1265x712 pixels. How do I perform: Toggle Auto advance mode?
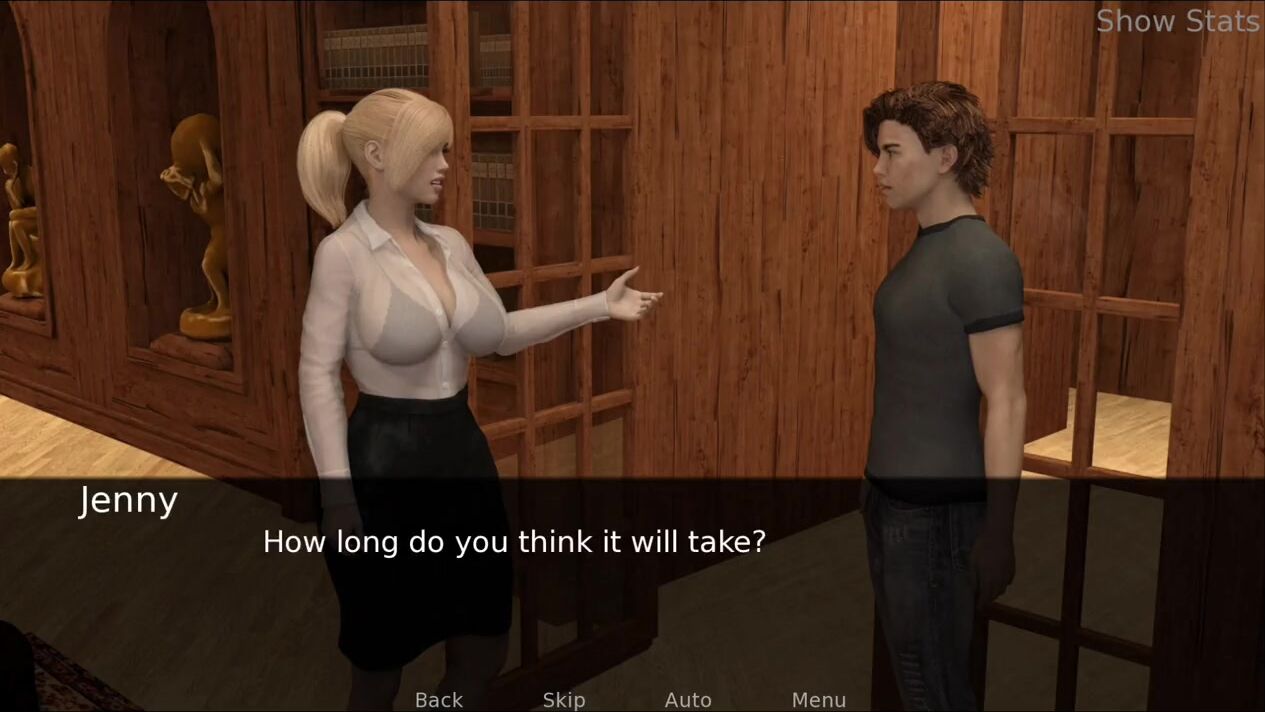coord(688,700)
